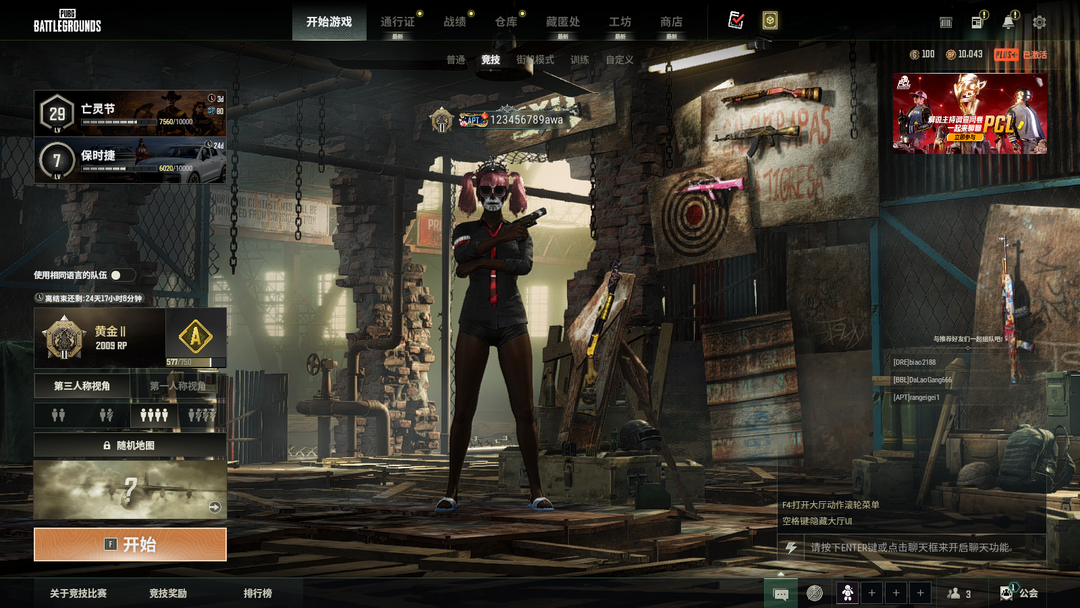
Task: Open the 仓库 inventory menu
Action: point(507,22)
